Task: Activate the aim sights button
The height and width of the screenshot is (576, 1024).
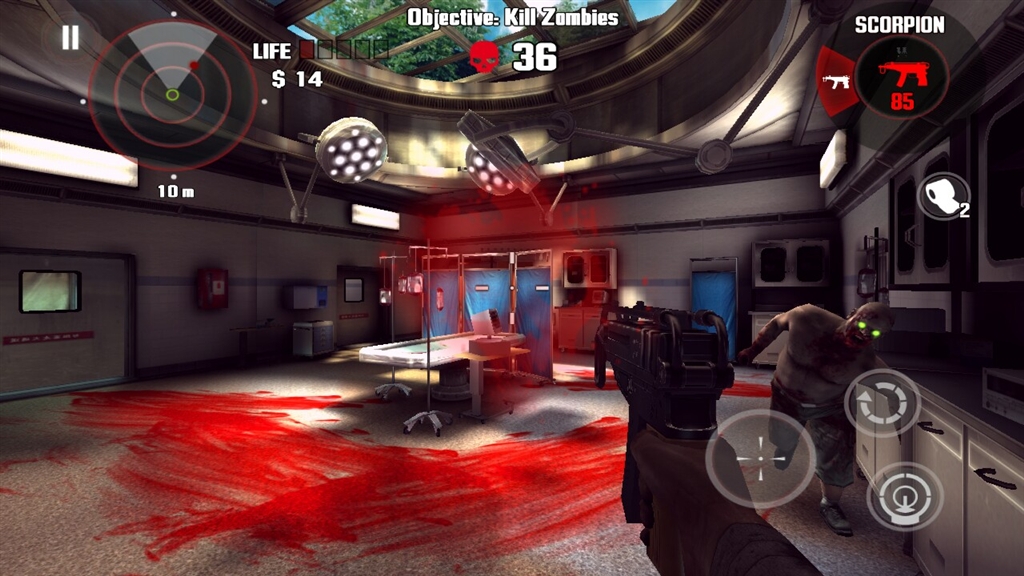Action: pos(904,495)
